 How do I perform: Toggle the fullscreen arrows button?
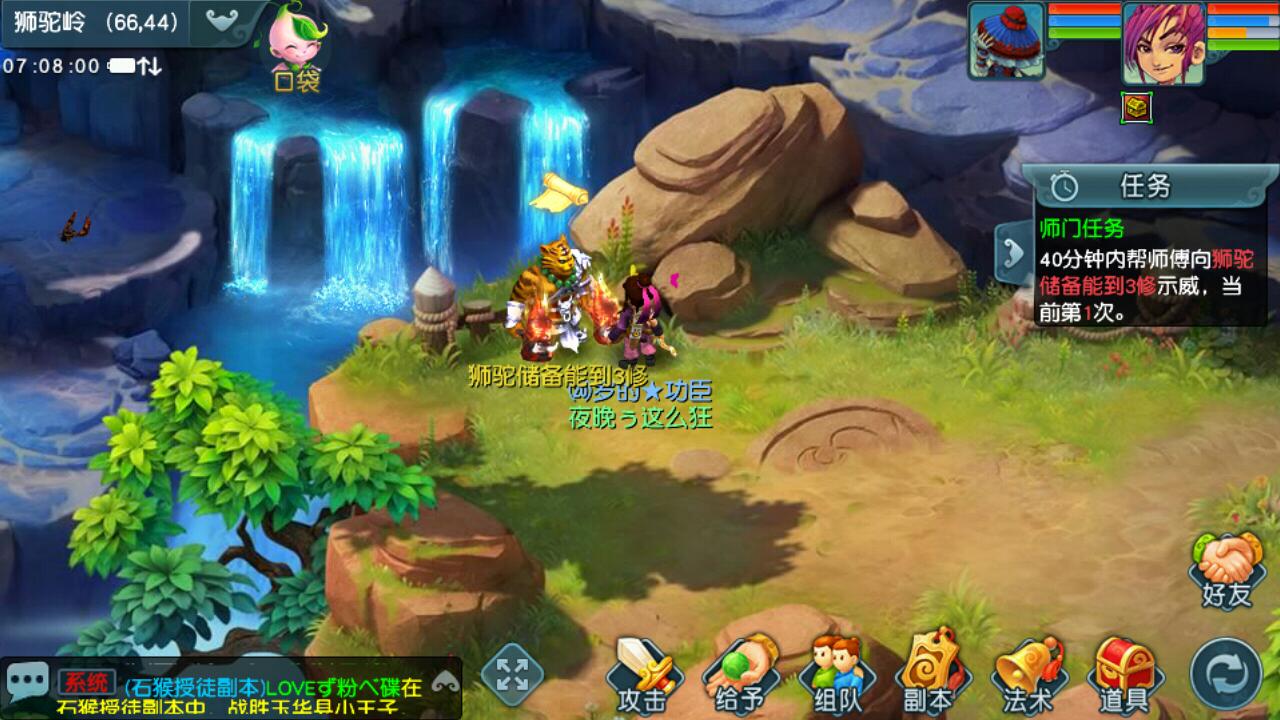tap(512, 674)
